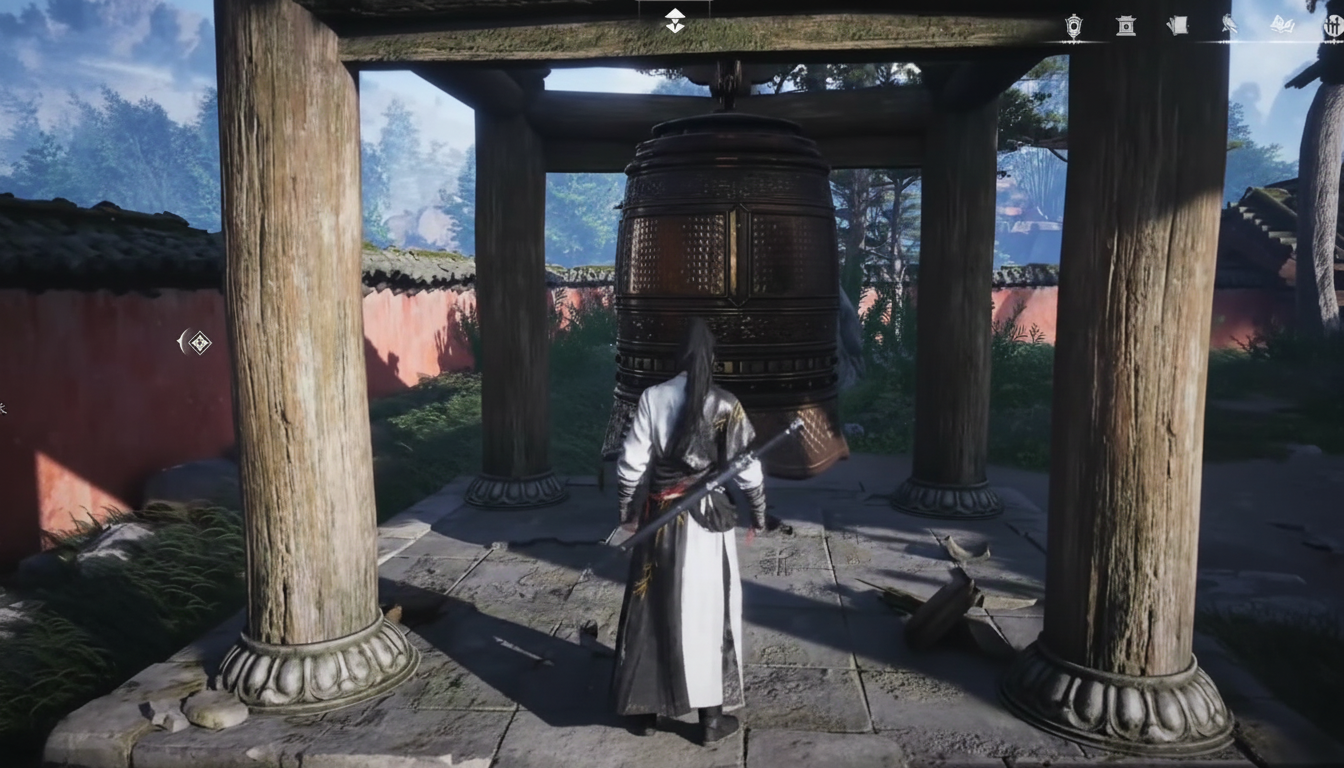This screenshot has width=1344, height=768.
Task: Click the diamond quest marker with crescent
Action: point(197,343)
